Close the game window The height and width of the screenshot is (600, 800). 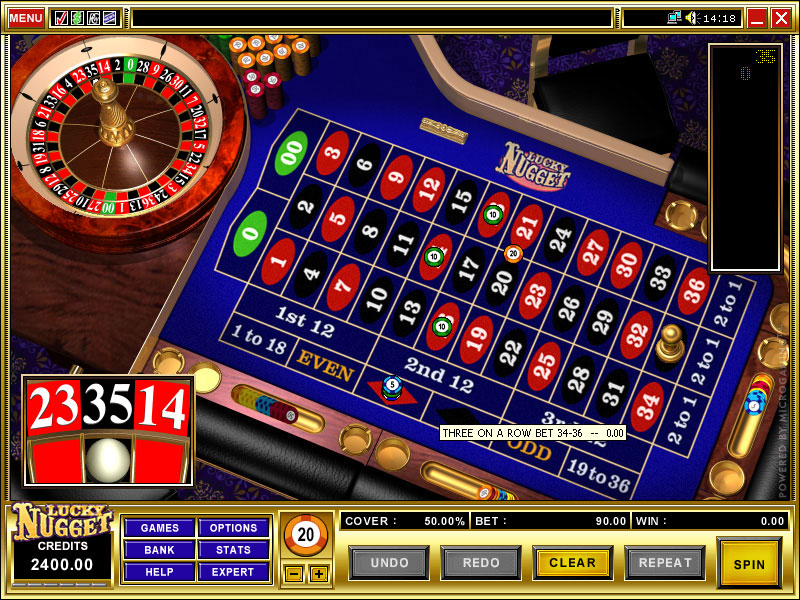780,18
